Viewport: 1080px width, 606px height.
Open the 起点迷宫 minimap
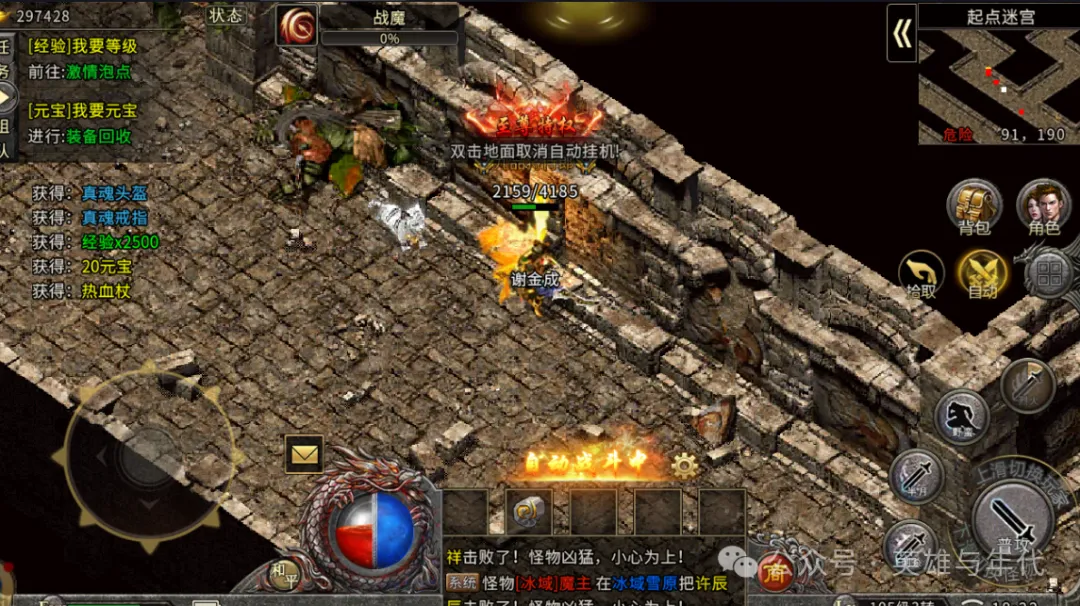(x=998, y=85)
